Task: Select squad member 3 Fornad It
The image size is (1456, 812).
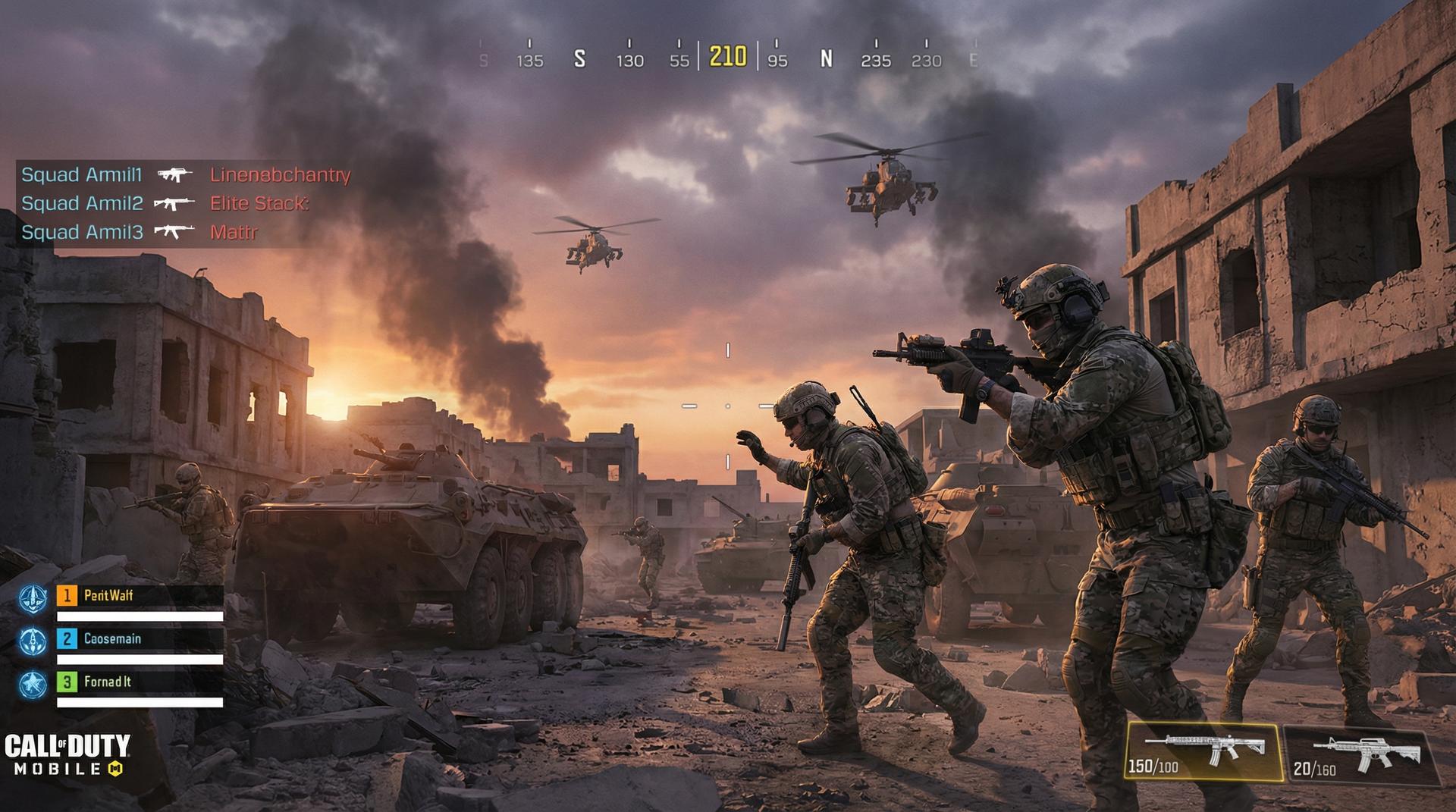Action: (x=140, y=682)
